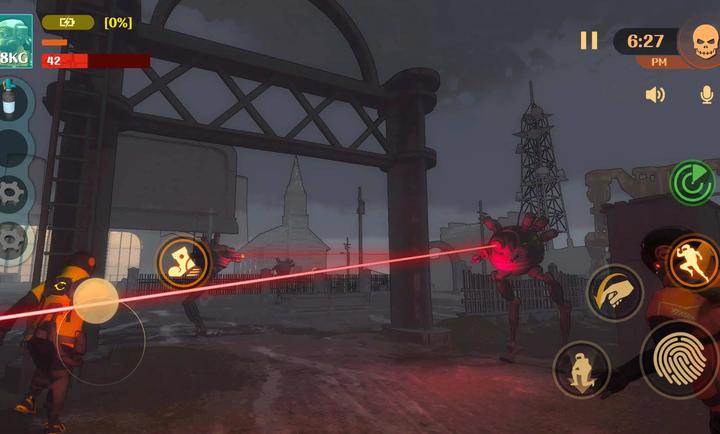Tap the flexing arm ability icon
Image resolution: width=720 pixels, height=434 pixels.
pyautogui.click(x=183, y=262)
